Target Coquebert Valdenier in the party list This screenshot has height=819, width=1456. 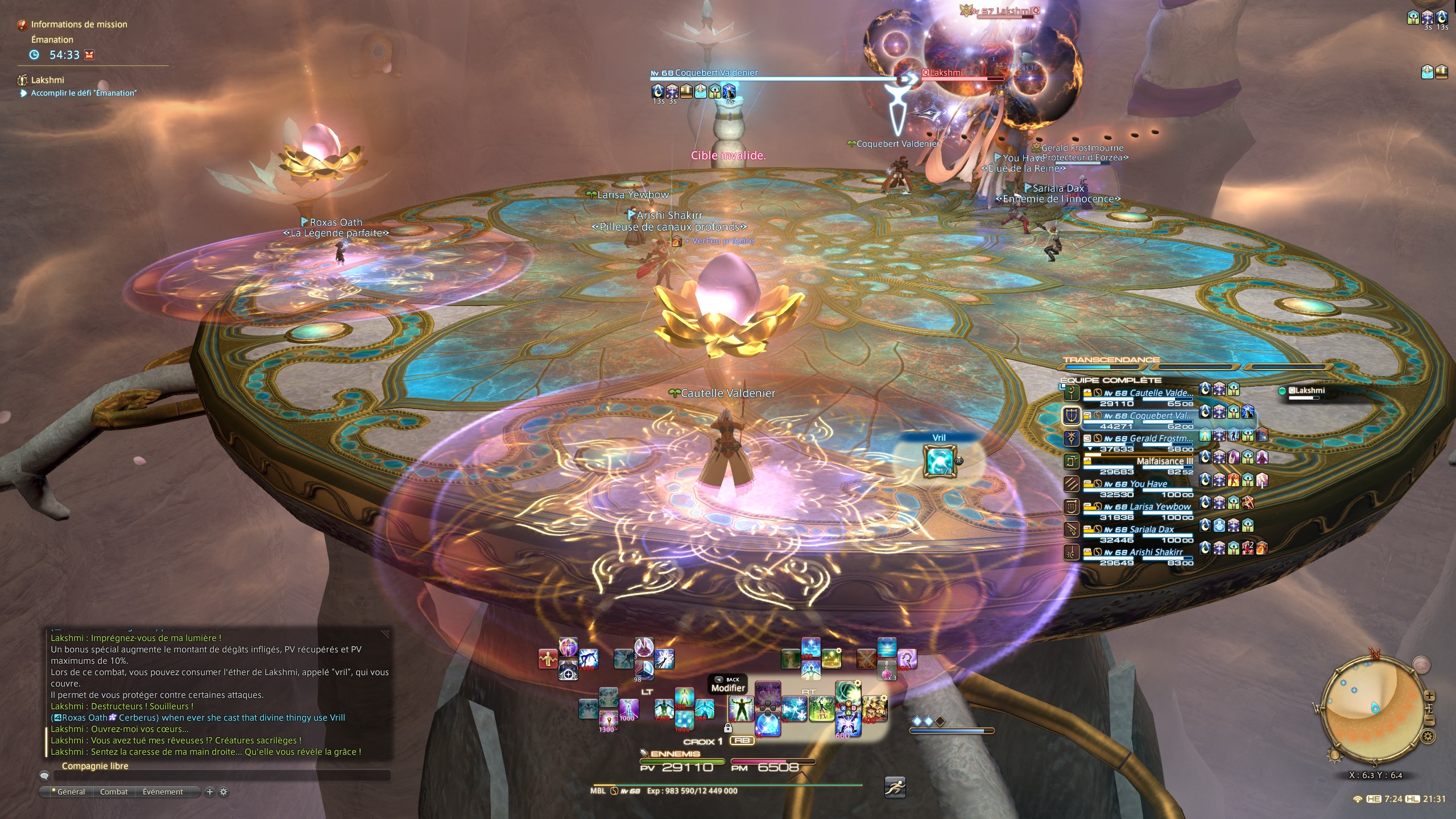pyautogui.click(x=1160, y=416)
